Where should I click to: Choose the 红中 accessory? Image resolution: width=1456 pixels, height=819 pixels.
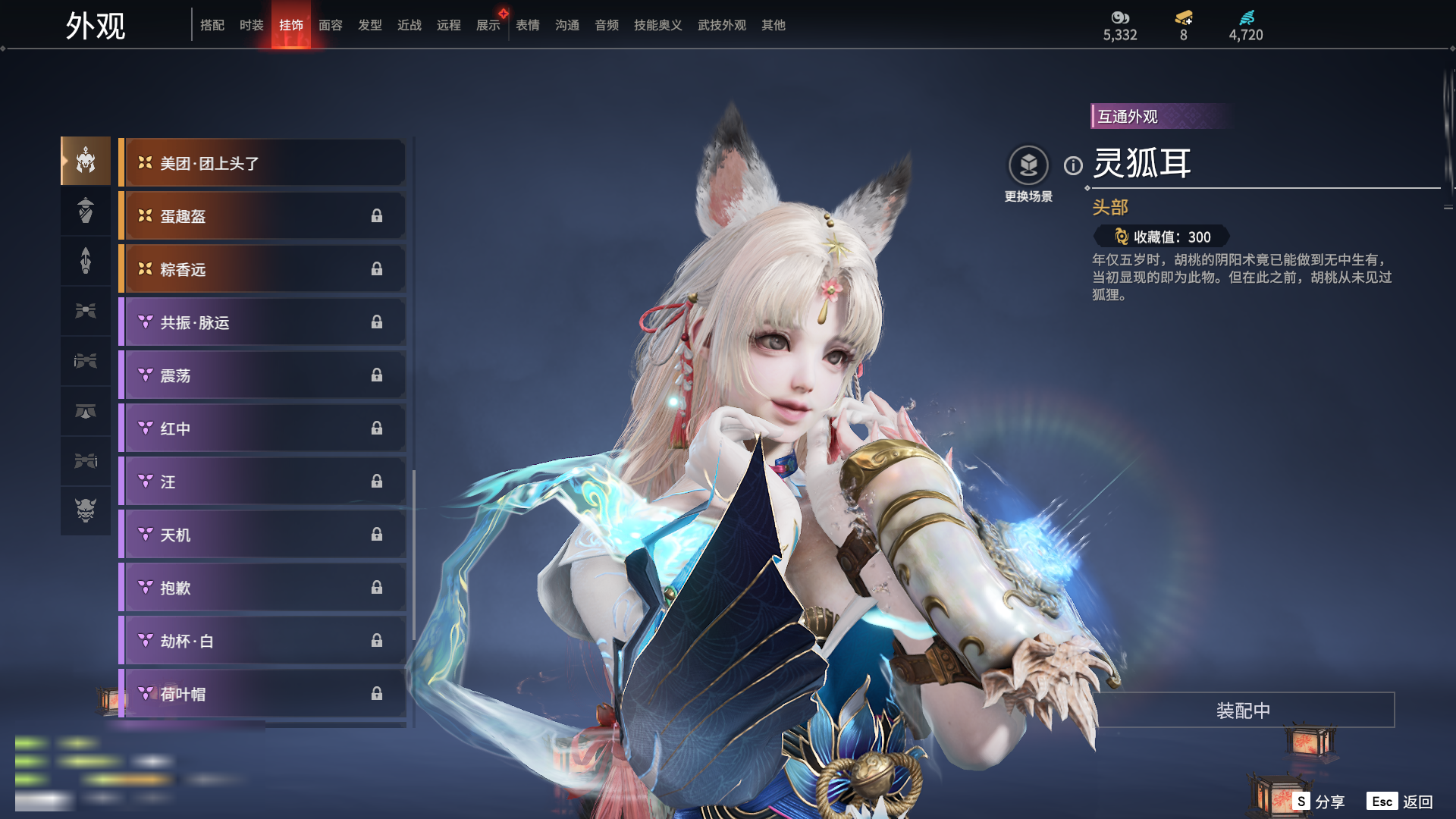point(262,428)
